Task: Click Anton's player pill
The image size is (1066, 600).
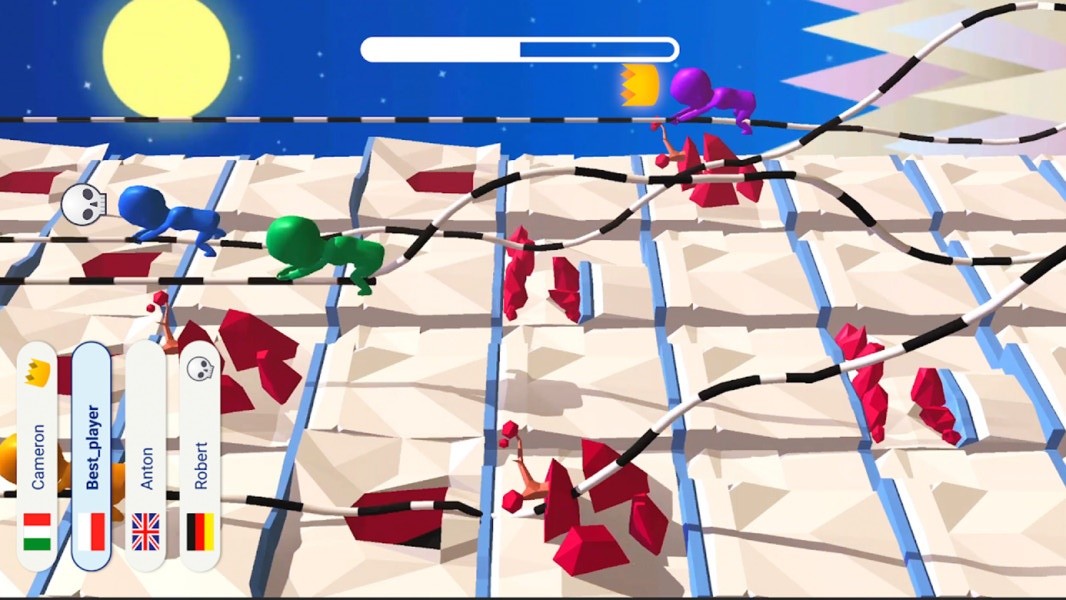Action: pos(146,456)
